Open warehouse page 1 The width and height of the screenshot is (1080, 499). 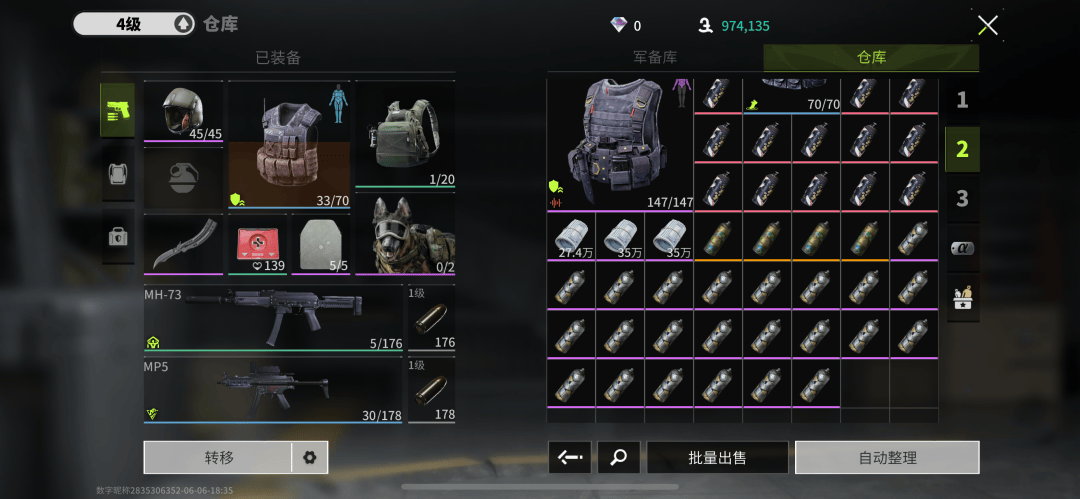click(962, 100)
